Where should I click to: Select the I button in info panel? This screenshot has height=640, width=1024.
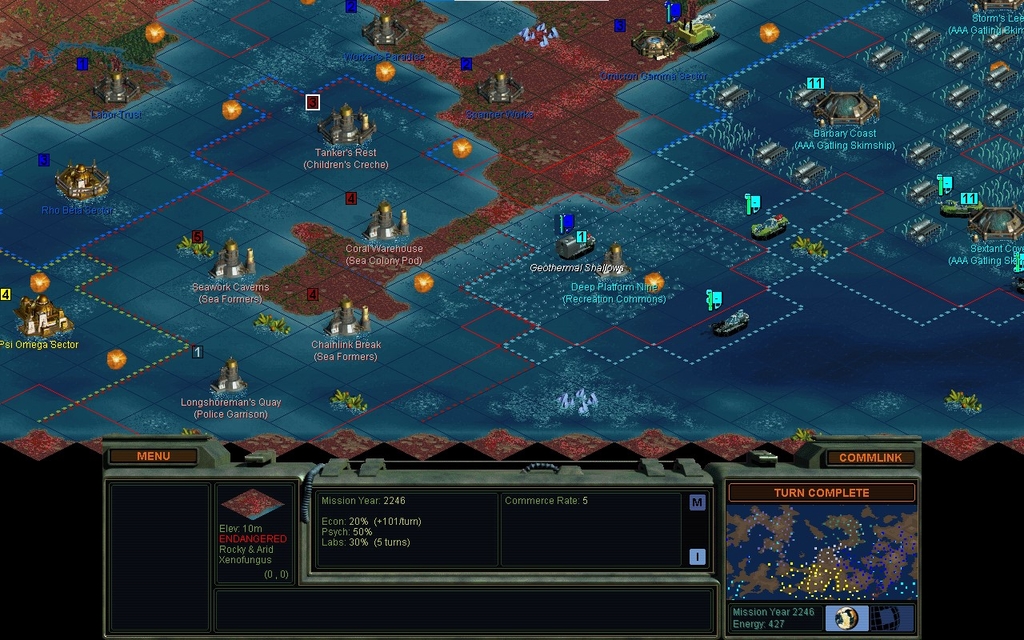697,557
